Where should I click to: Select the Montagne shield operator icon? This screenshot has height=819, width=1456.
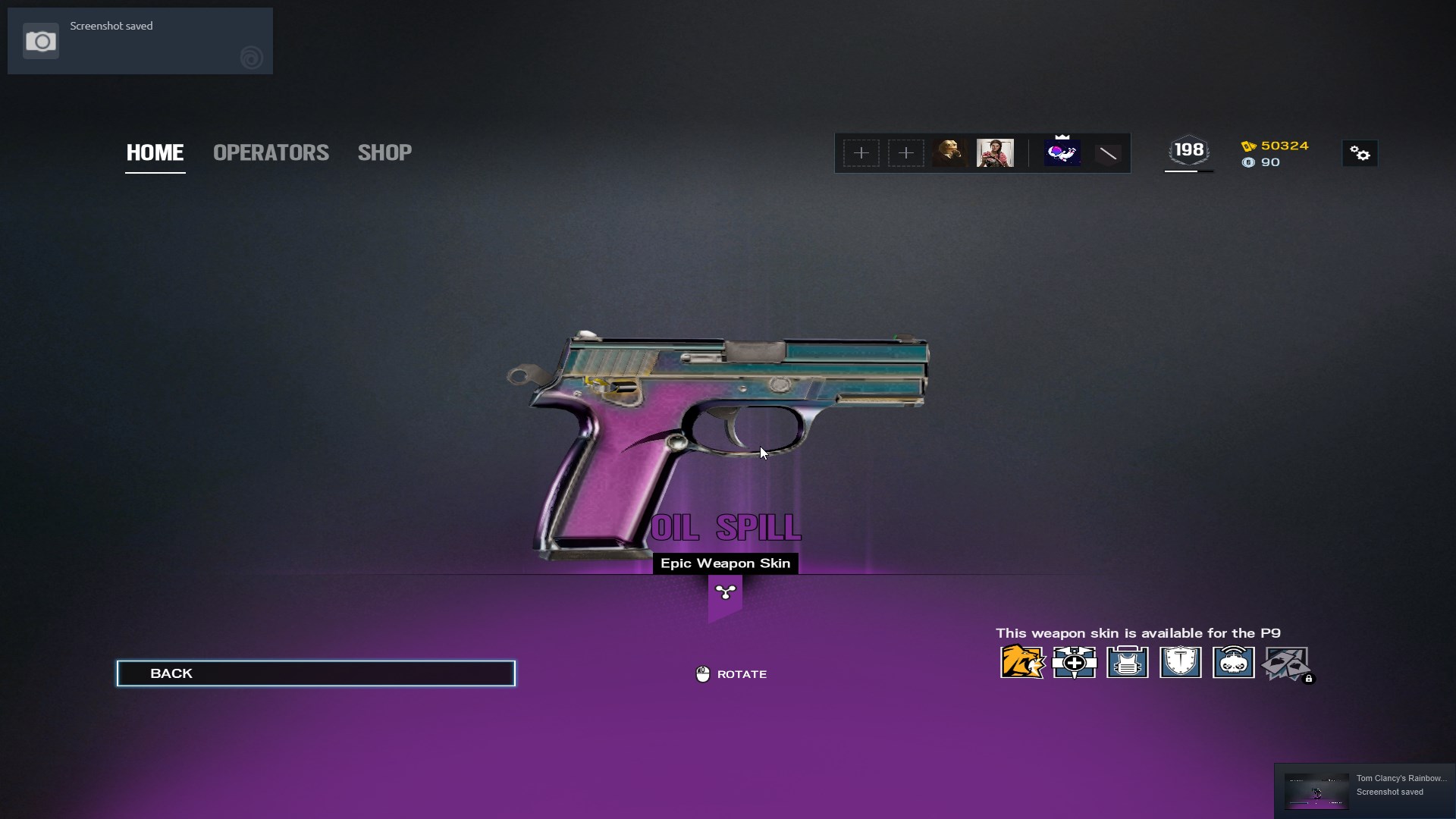pos(1181,662)
